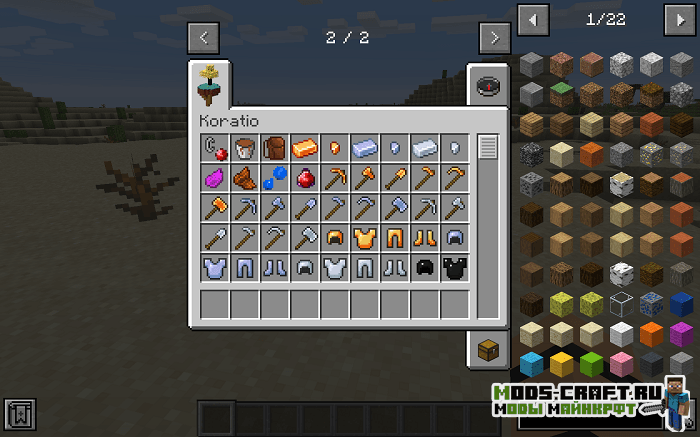Pick the red potion flask
Viewport: 700px width, 437px height.
(x=305, y=179)
